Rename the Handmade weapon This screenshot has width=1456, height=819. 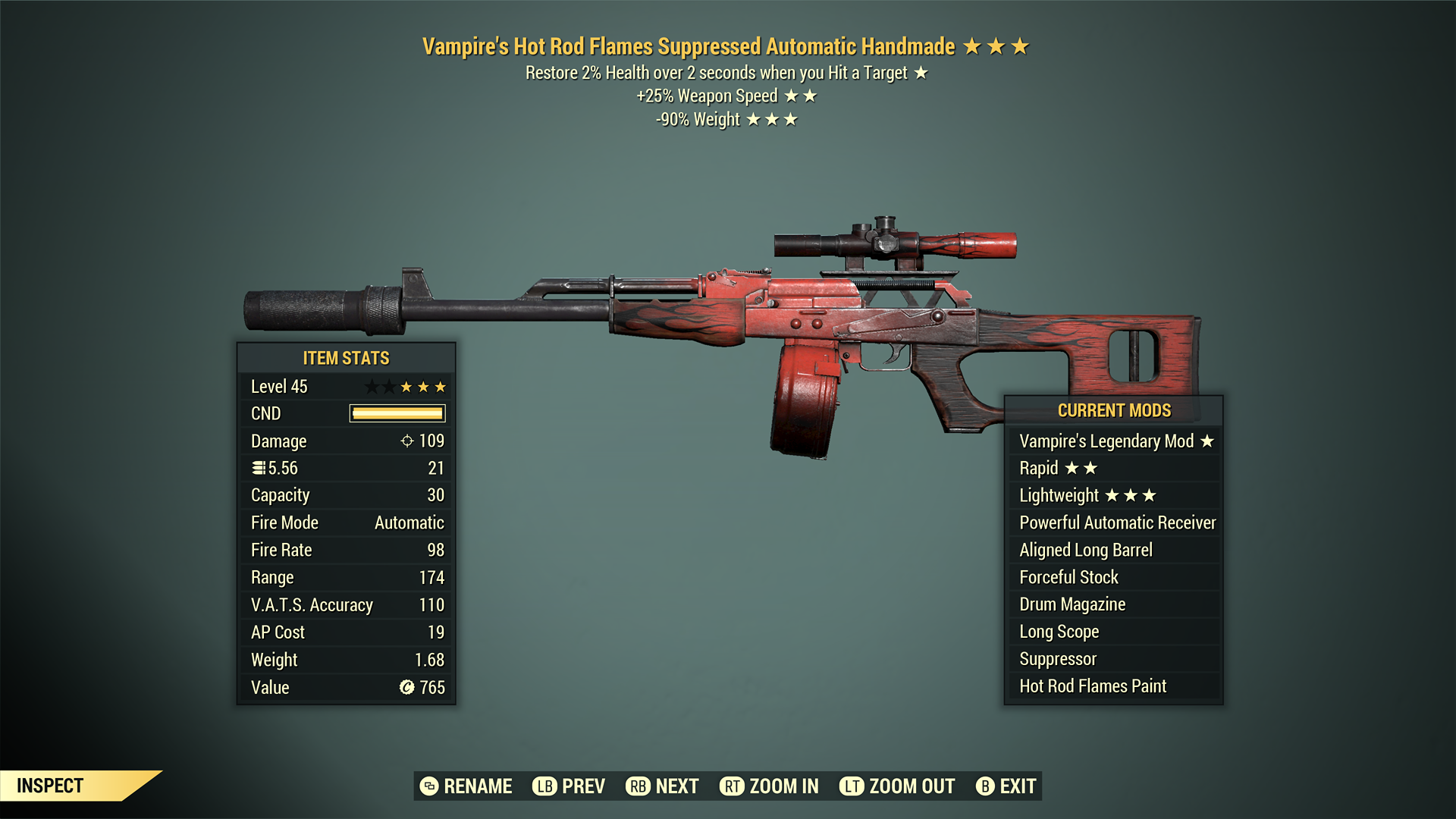[466, 786]
